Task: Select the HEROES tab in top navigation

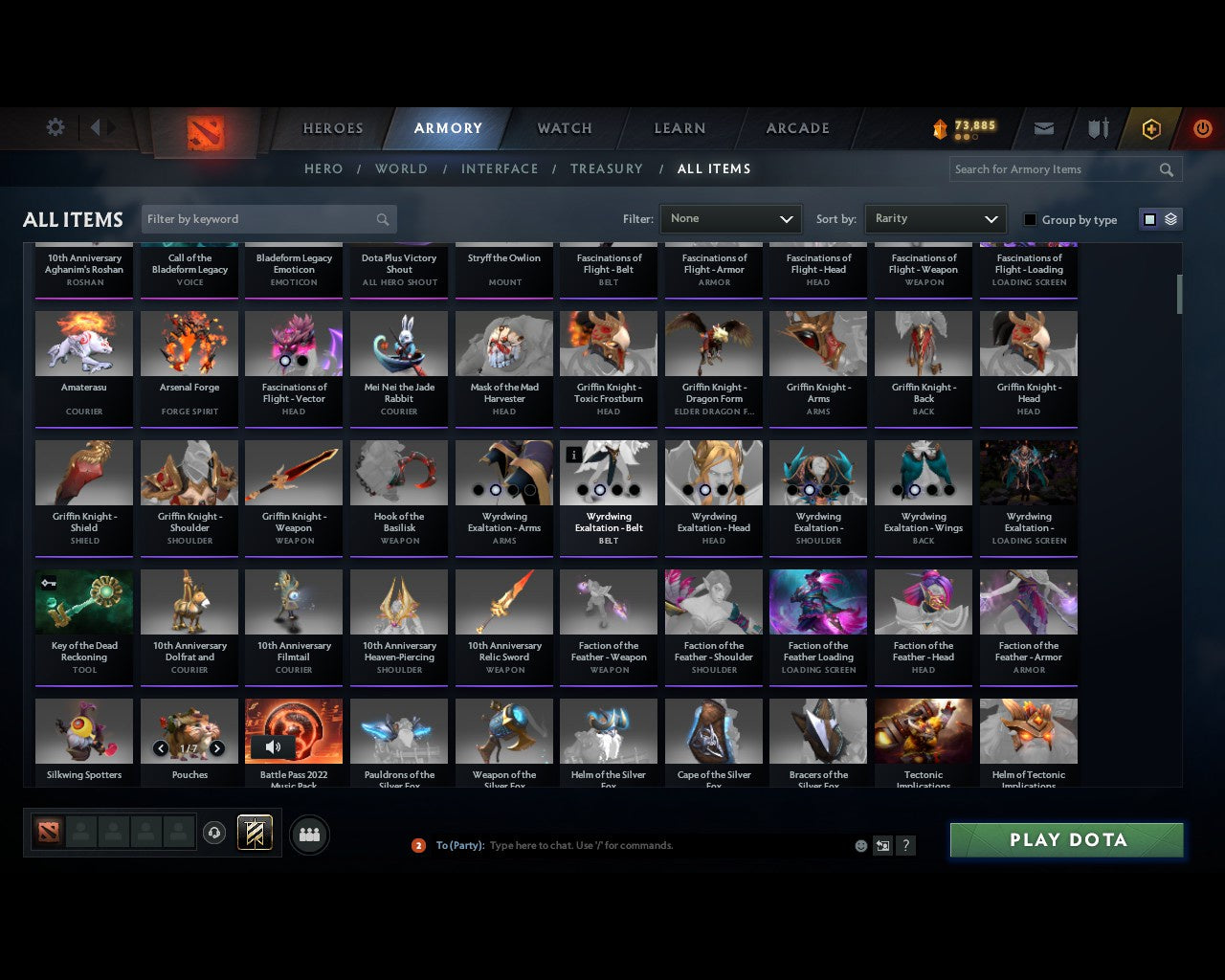Action: (x=332, y=127)
